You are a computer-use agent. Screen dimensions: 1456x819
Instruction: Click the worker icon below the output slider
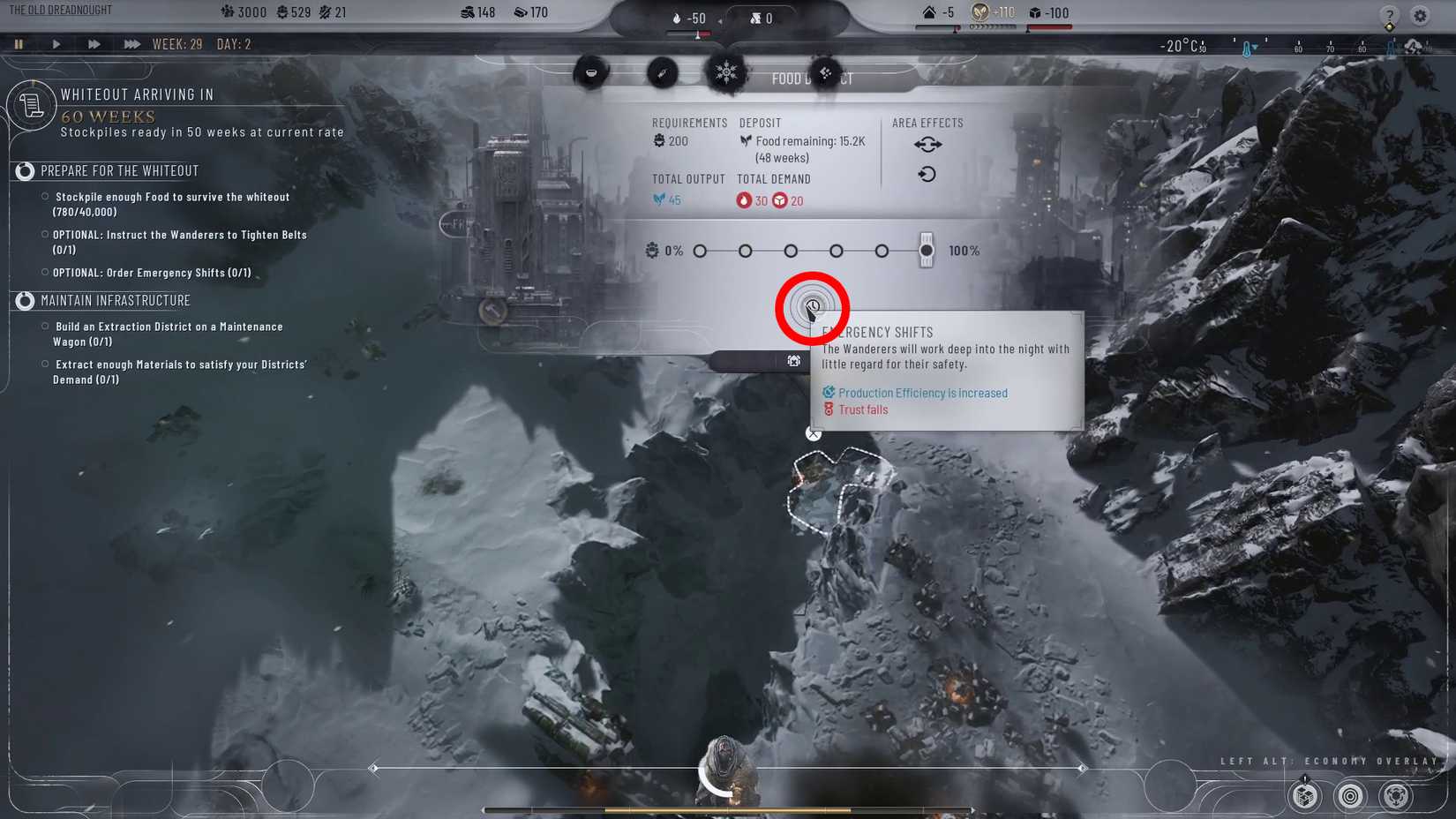[x=793, y=360]
